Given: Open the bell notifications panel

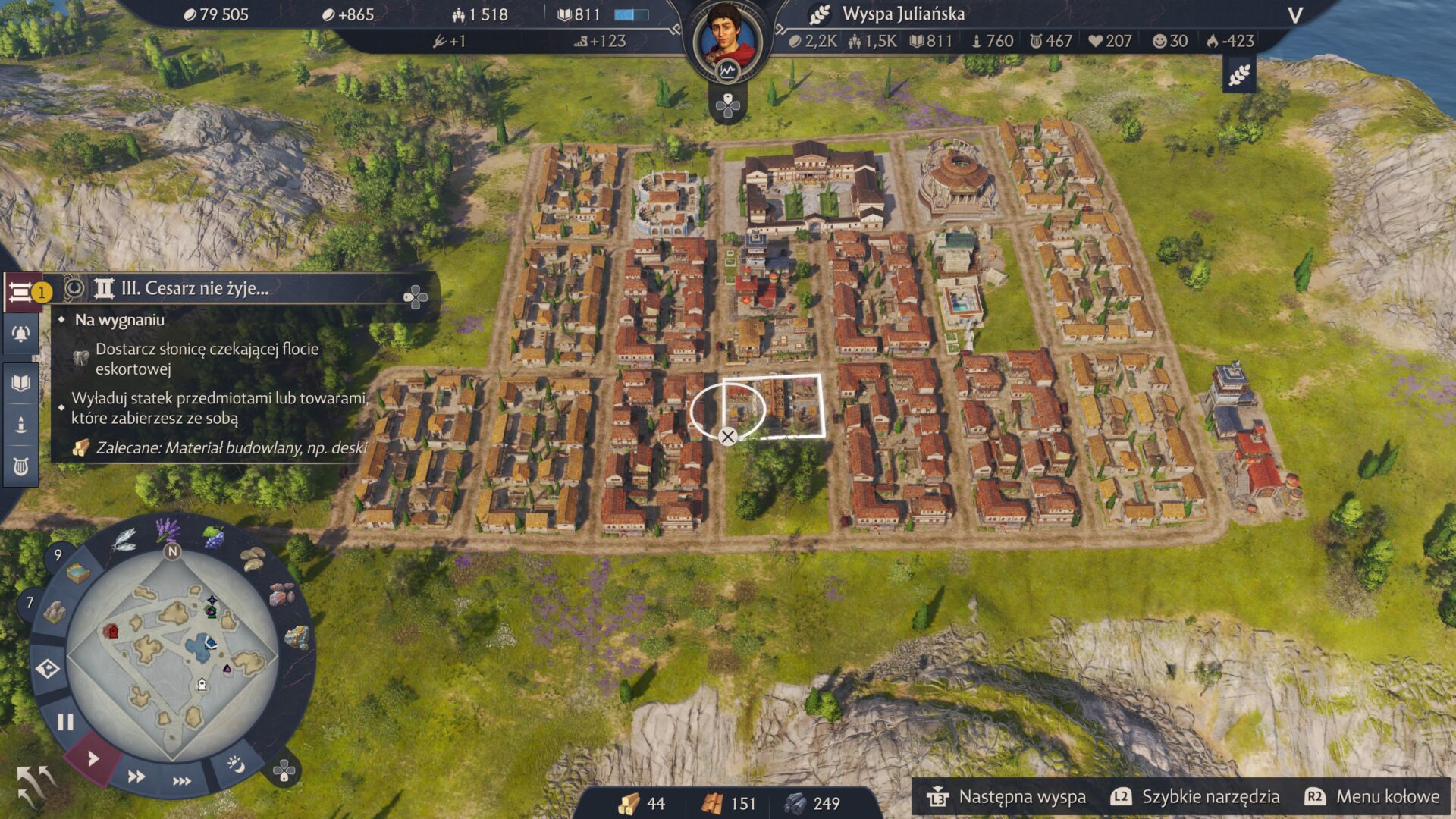Looking at the screenshot, I should click(21, 334).
